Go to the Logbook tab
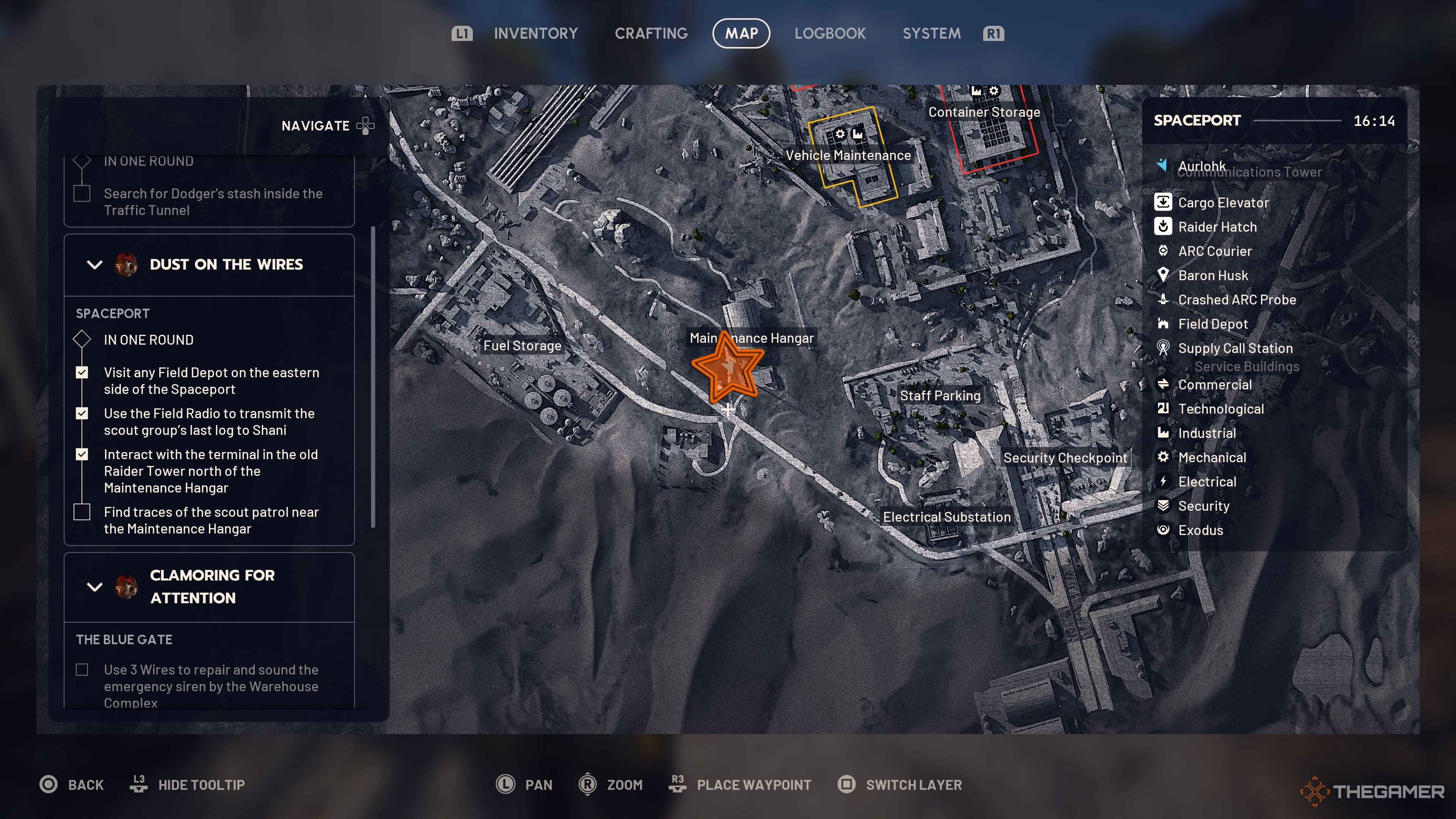Viewport: 1456px width, 819px height. point(829,33)
